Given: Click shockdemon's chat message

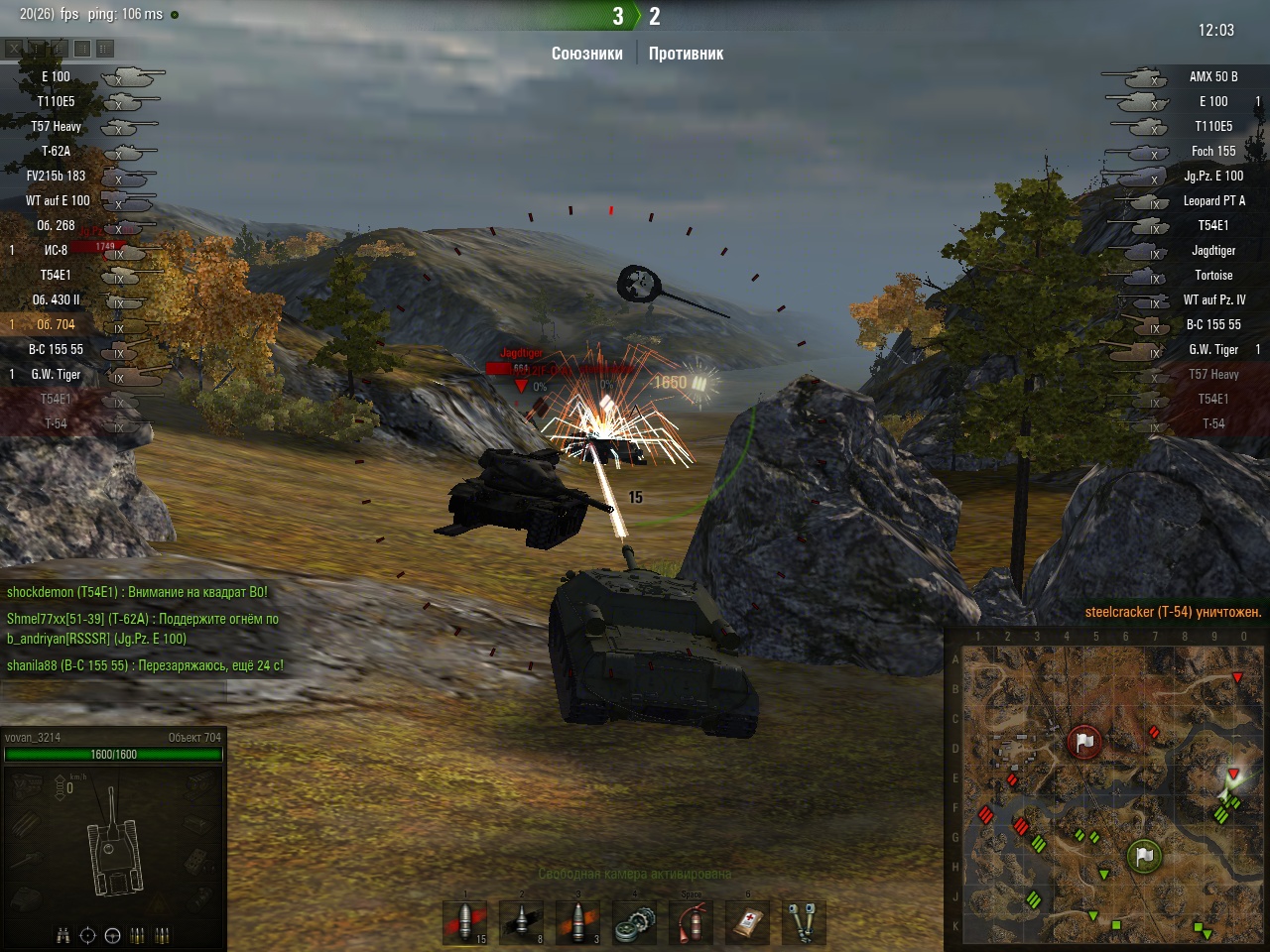Looking at the screenshot, I should pos(137,592).
